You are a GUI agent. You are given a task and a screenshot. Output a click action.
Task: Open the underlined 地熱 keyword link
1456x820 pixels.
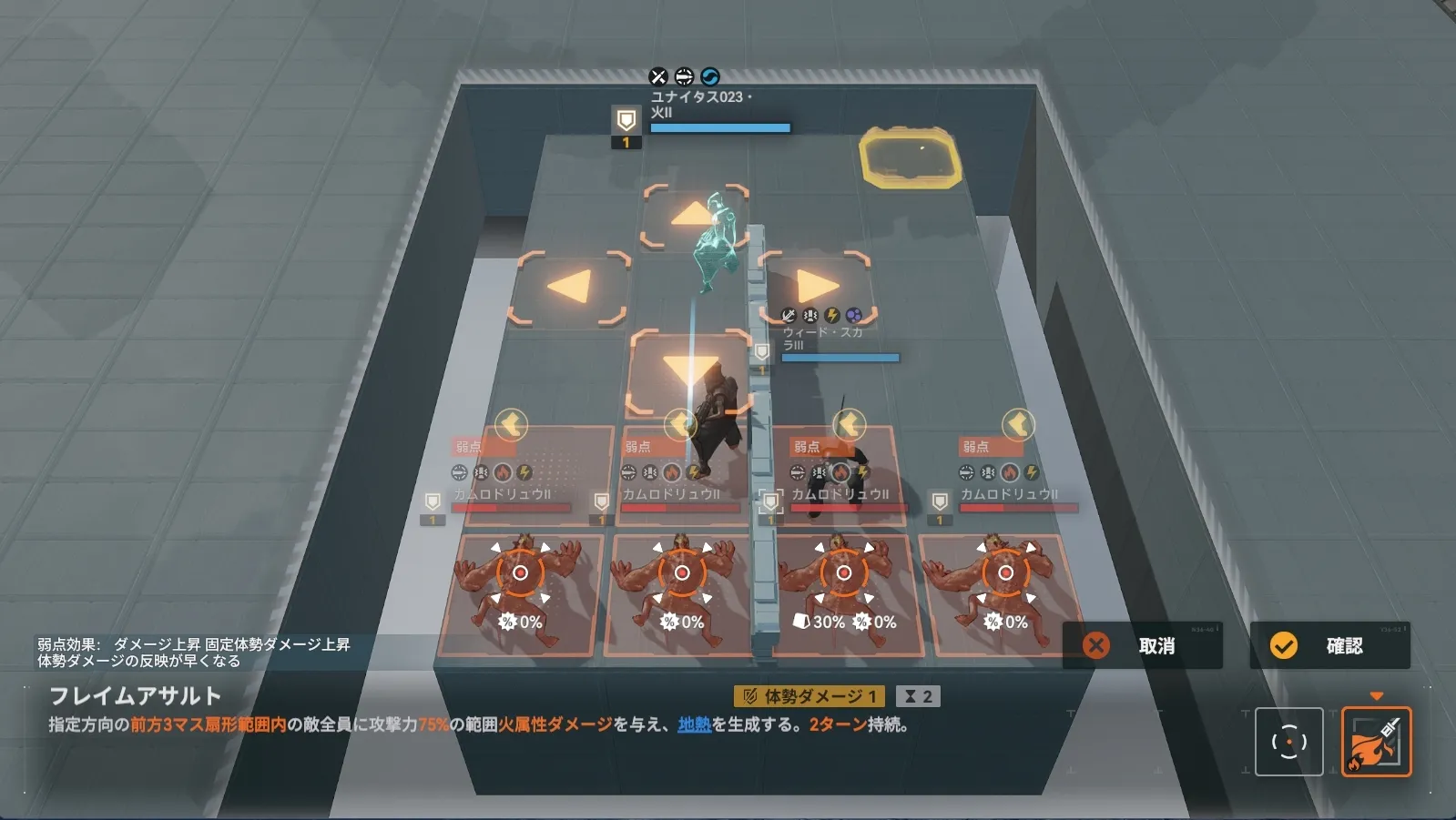click(x=694, y=724)
